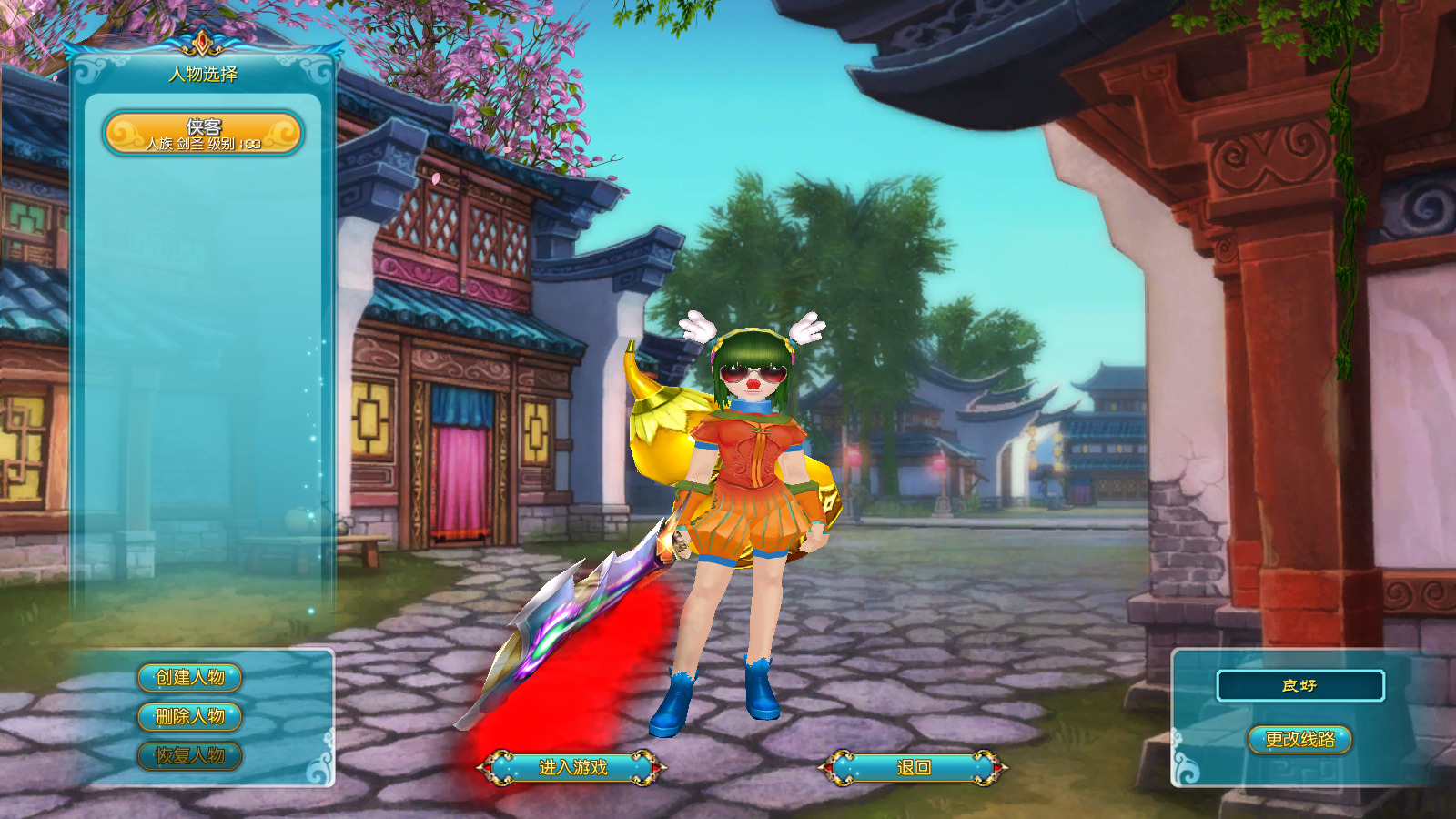Viewport: 1456px width, 819px height.
Task: Select the 侠客 character slot
Action: click(x=205, y=132)
